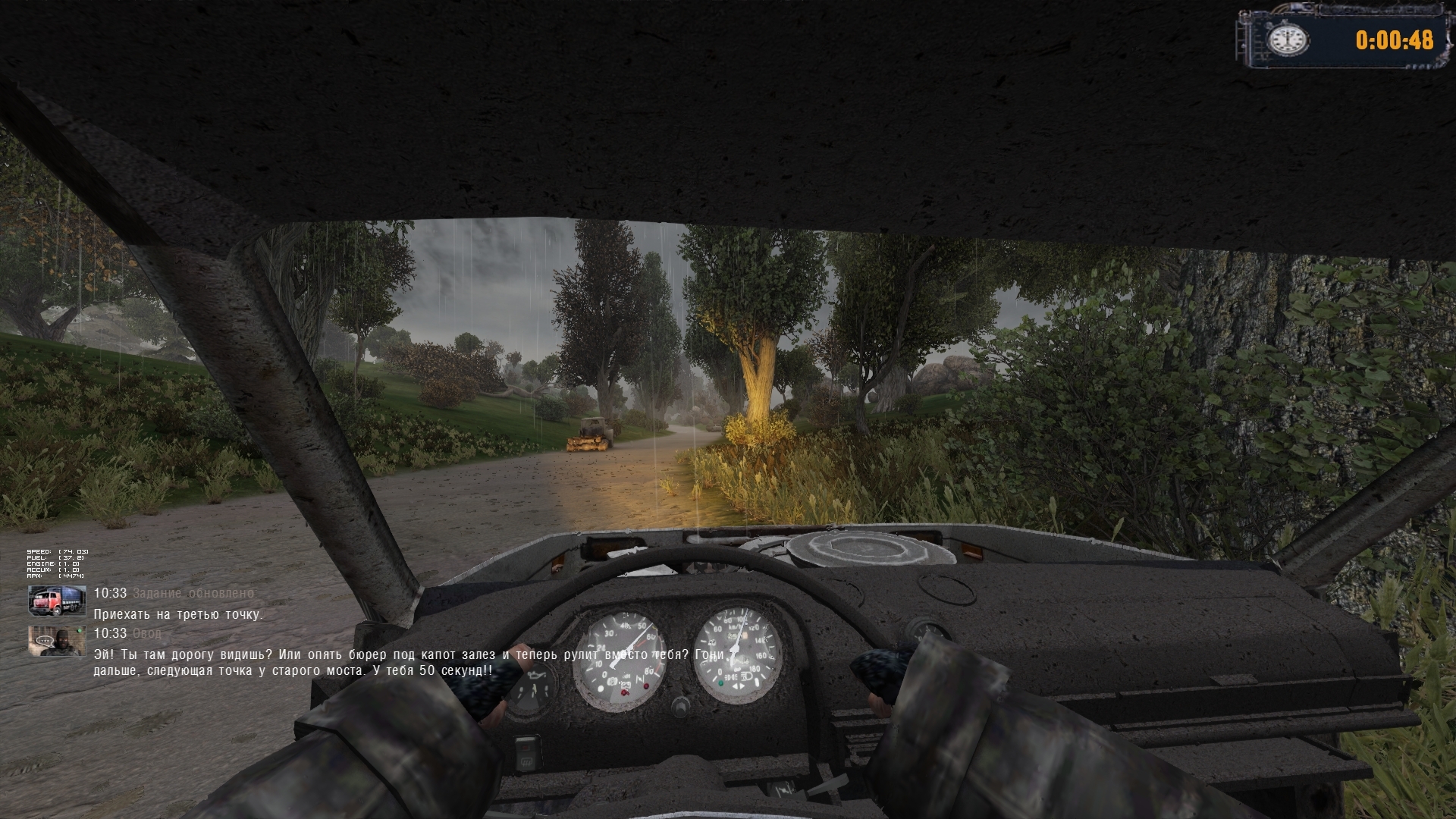Open the 'Приехать на третью точку' task notification
The width and height of the screenshot is (1456, 819).
click(177, 614)
